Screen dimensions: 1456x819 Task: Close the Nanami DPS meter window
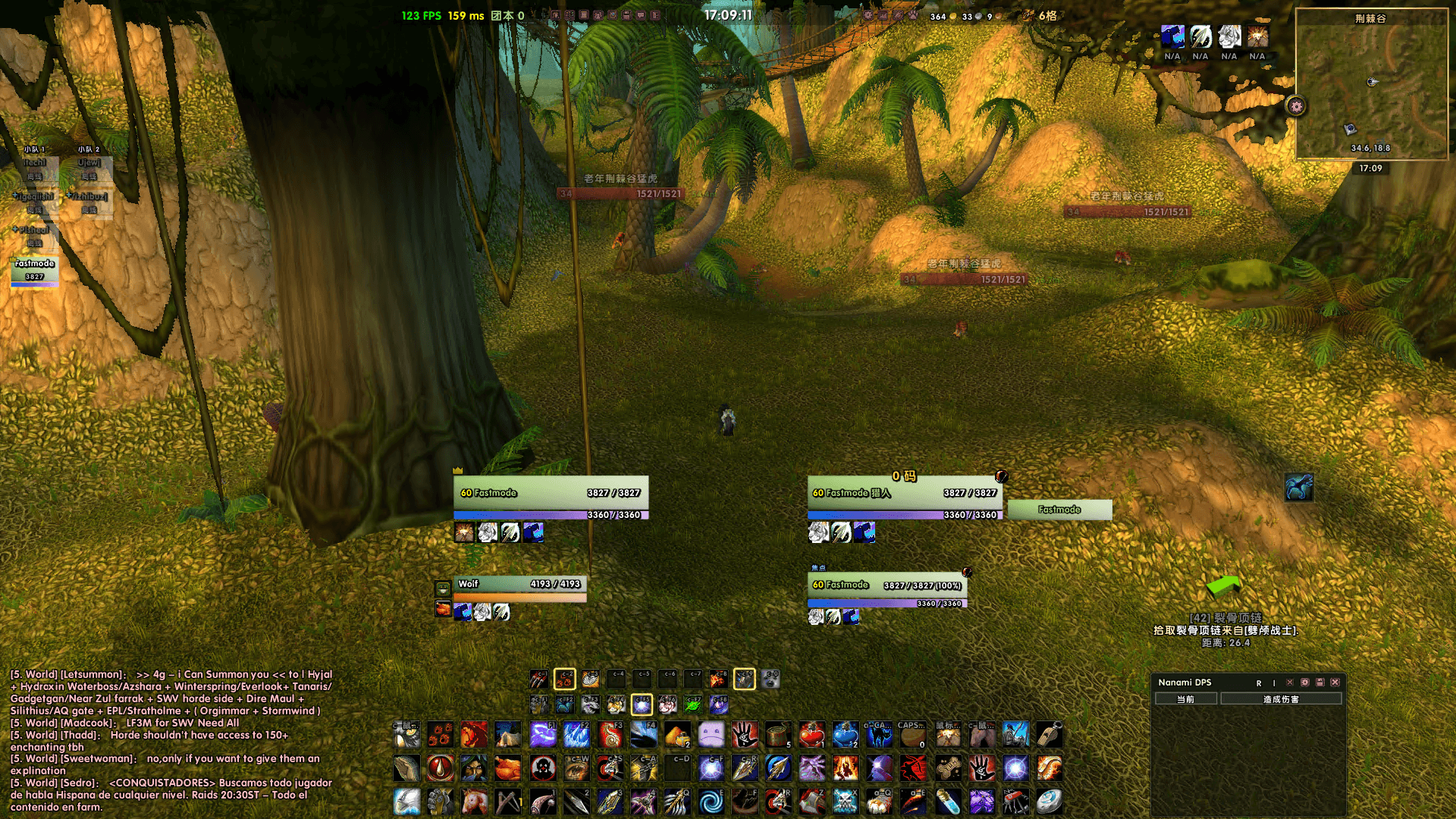click(1335, 682)
